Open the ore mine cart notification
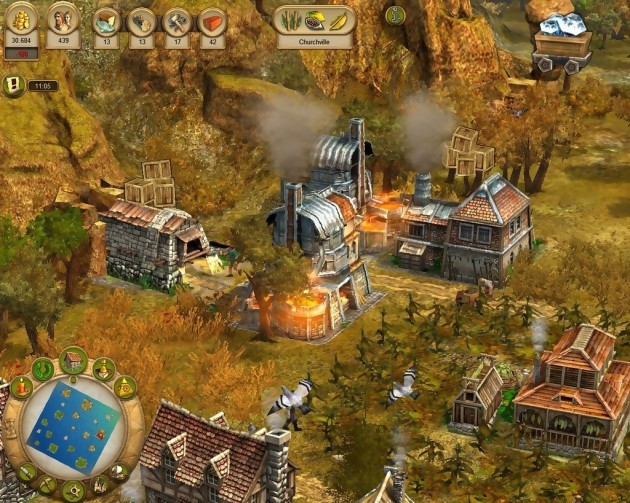Image resolution: width=630 pixels, height=503 pixels. pyautogui.click(x=560, y=43)
